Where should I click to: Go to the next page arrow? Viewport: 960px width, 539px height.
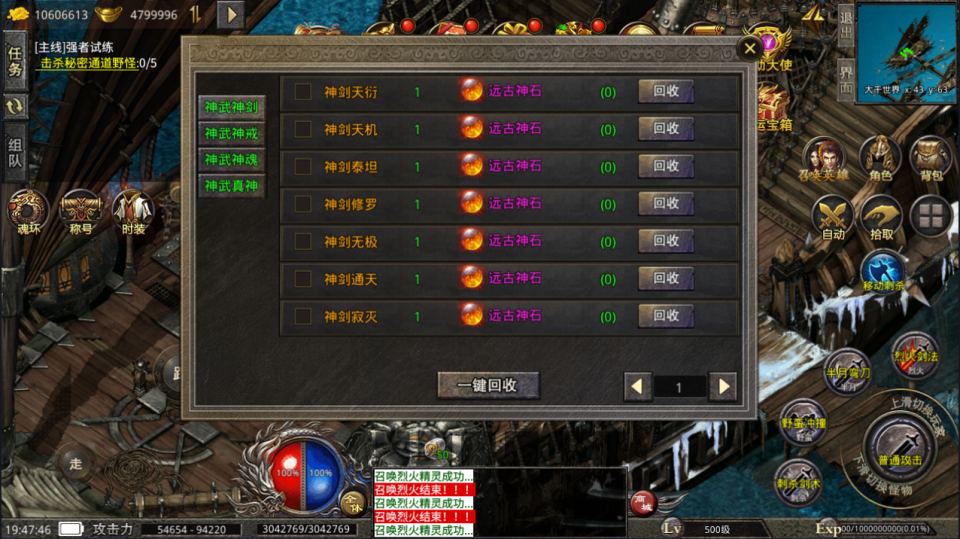coord(721,386)
